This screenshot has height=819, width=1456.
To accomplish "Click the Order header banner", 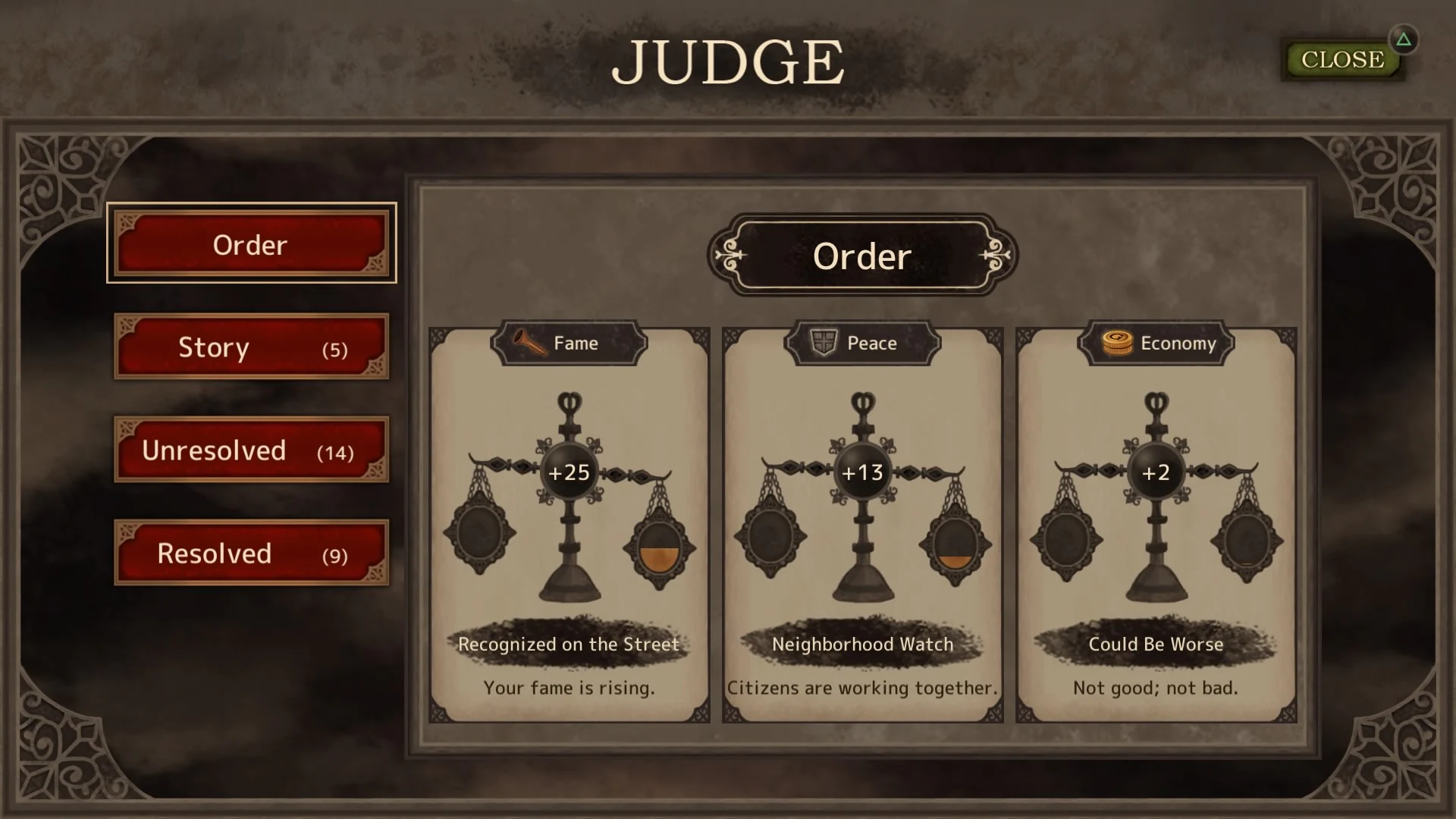I will [861, 256].
